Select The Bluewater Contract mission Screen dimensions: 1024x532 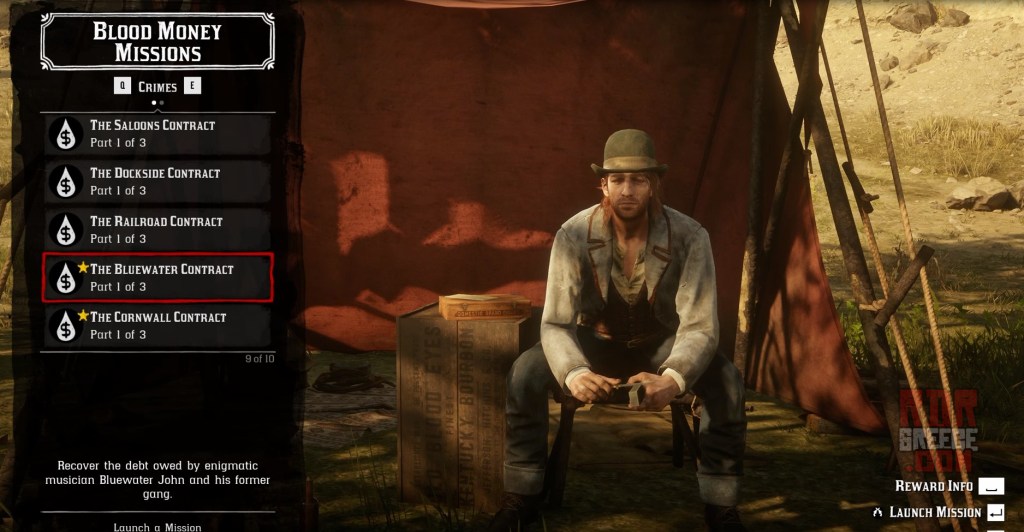coord(157,278)
